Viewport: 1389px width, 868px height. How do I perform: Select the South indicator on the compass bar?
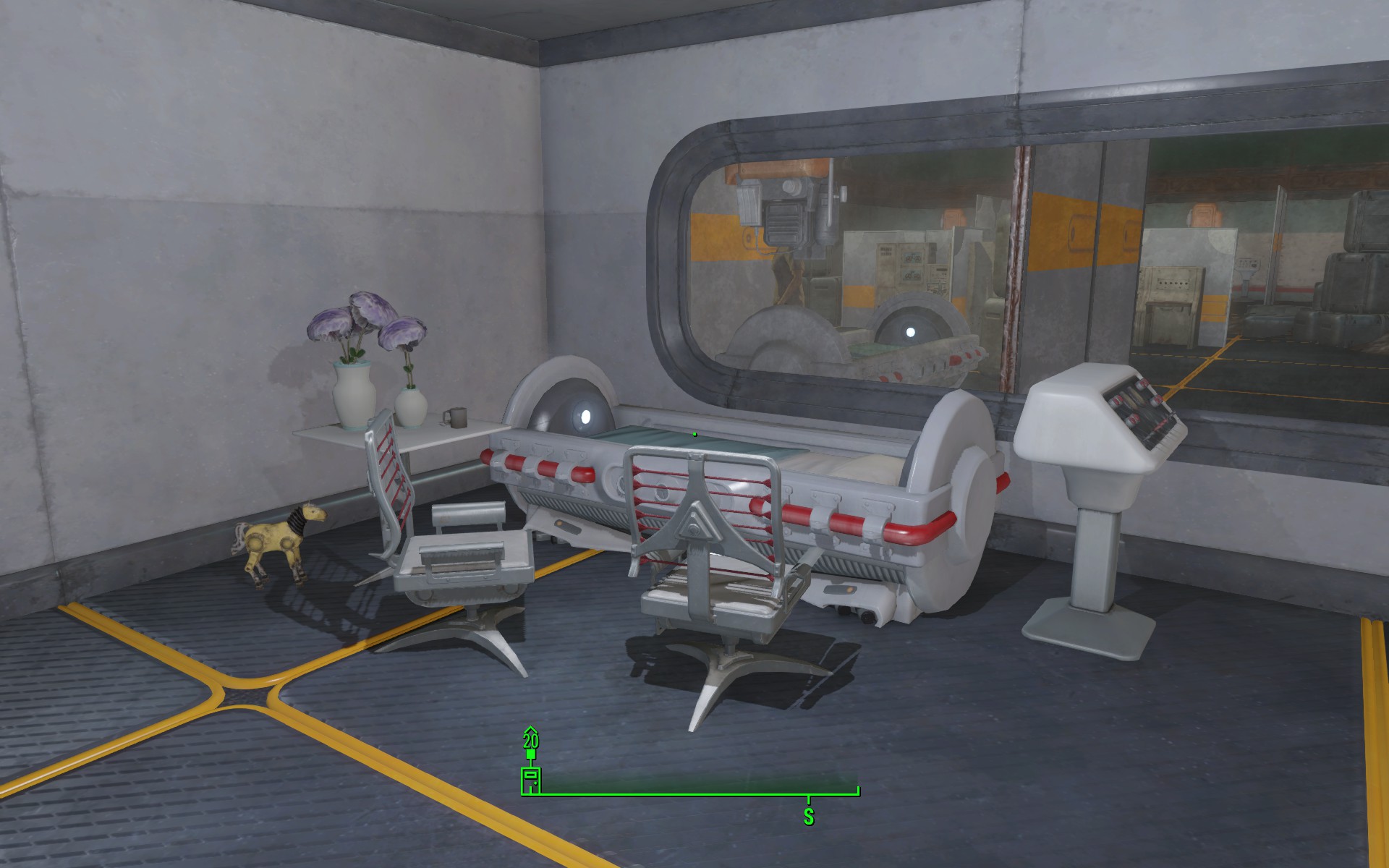808,816
